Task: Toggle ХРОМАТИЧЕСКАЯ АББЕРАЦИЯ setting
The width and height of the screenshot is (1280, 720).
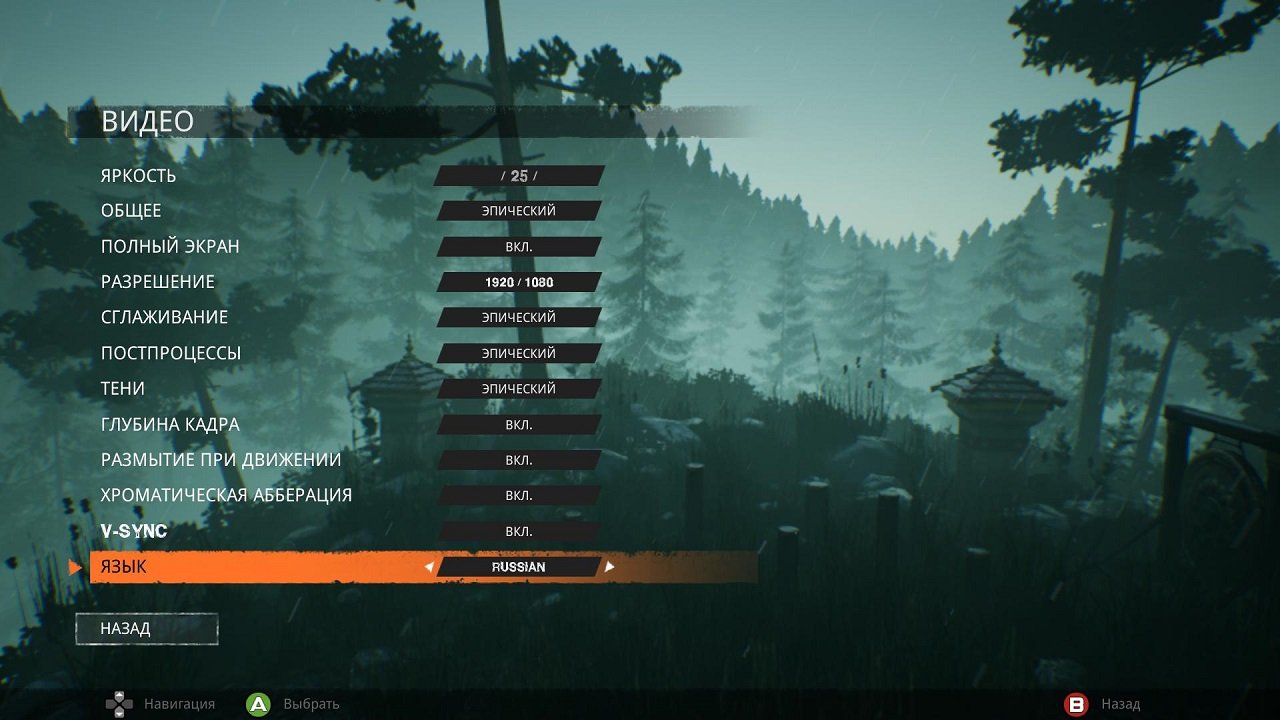Action: [x=517, y=495]
